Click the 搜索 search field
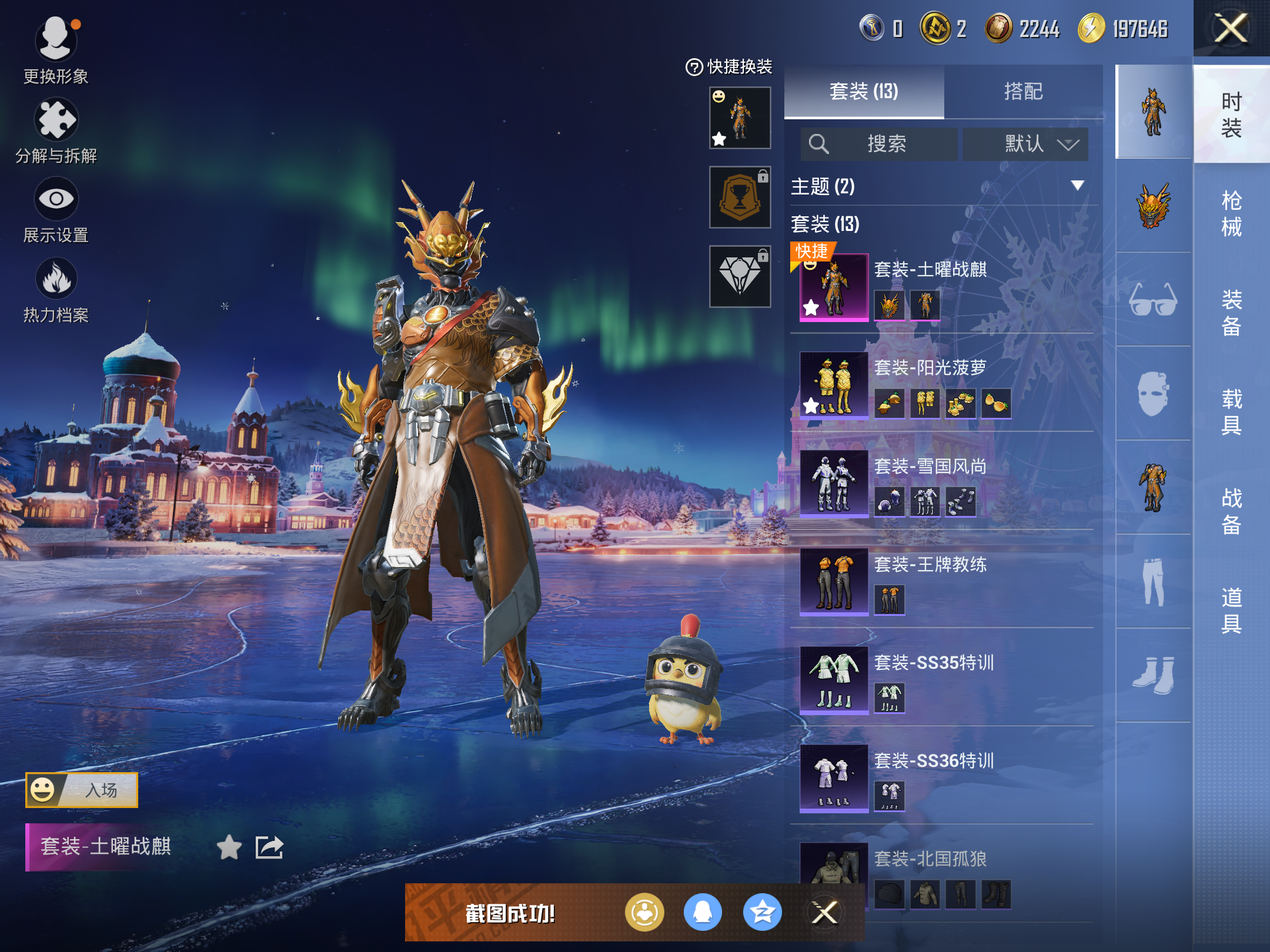This screenshot has height=952, width=1270. pos(879,144)
